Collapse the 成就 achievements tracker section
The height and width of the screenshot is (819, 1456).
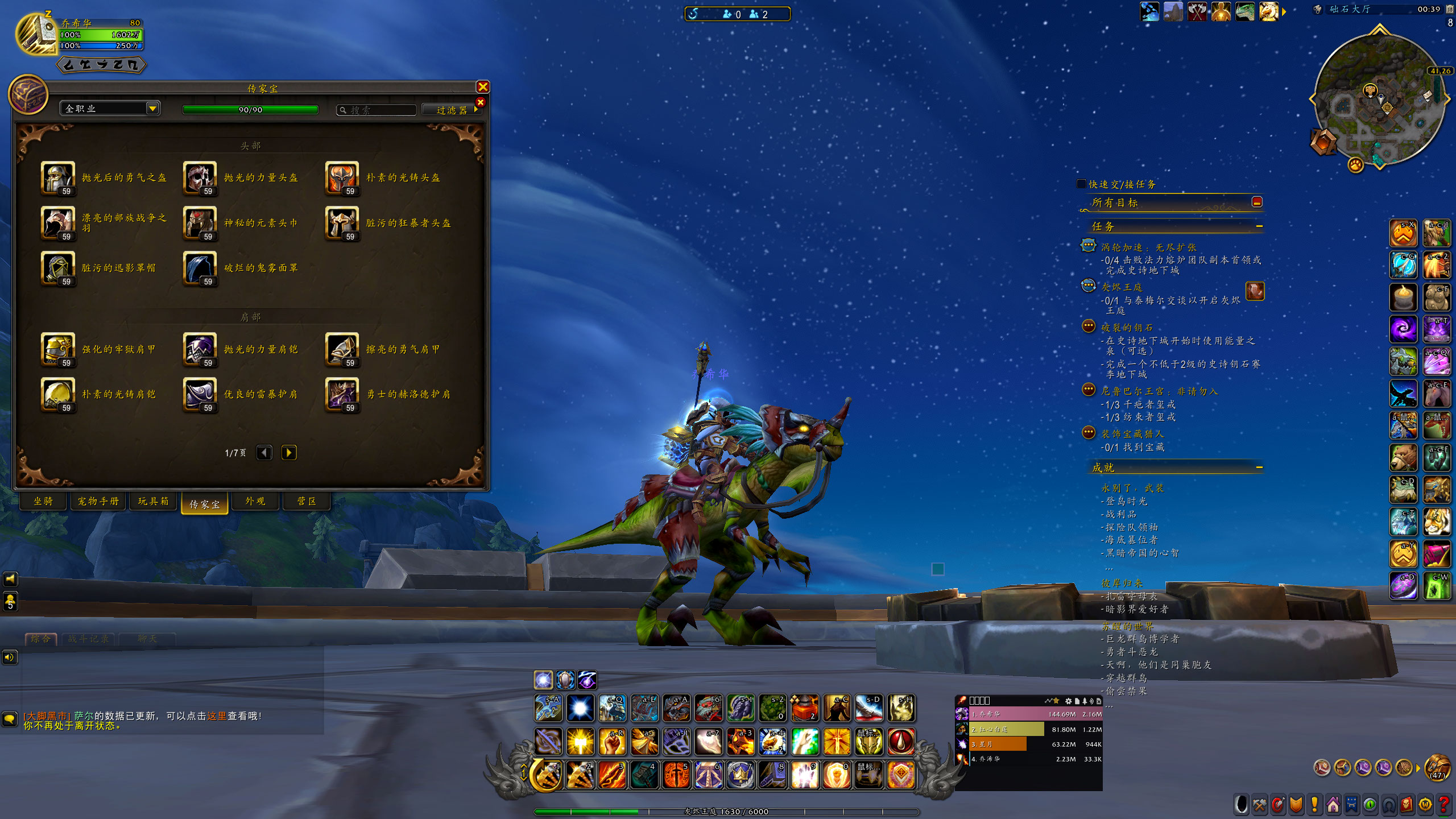pyautogui.click(x=1259, y=468)
